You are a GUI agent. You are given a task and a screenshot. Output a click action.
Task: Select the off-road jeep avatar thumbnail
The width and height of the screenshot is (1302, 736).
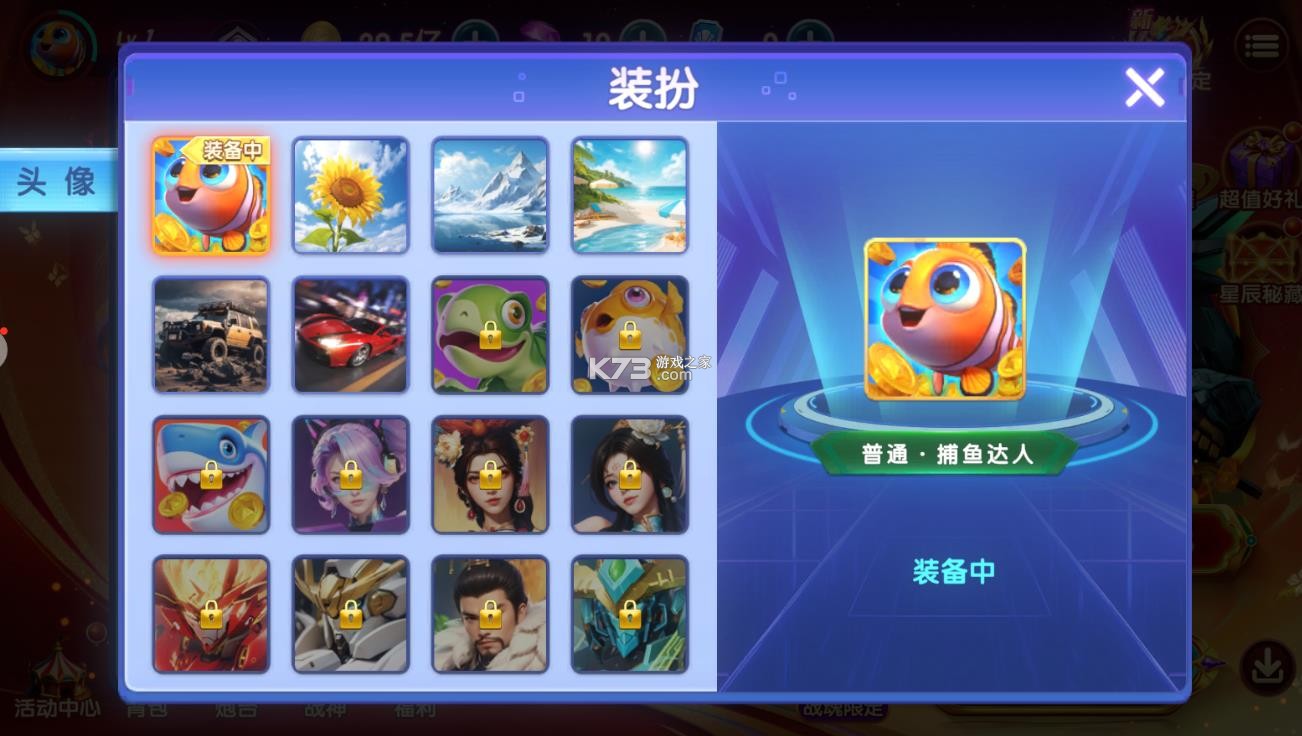(210, 334)
